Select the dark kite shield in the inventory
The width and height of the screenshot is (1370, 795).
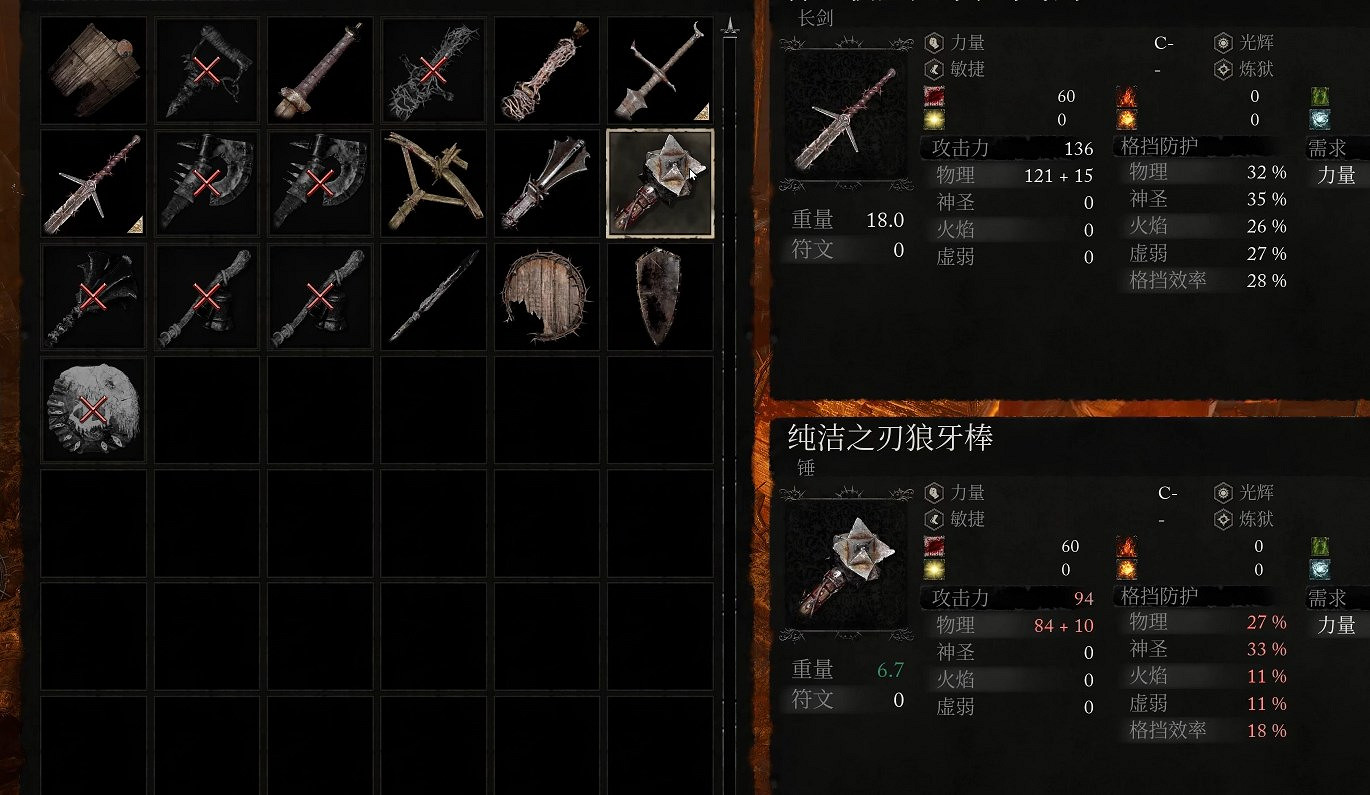pos(659,296)
